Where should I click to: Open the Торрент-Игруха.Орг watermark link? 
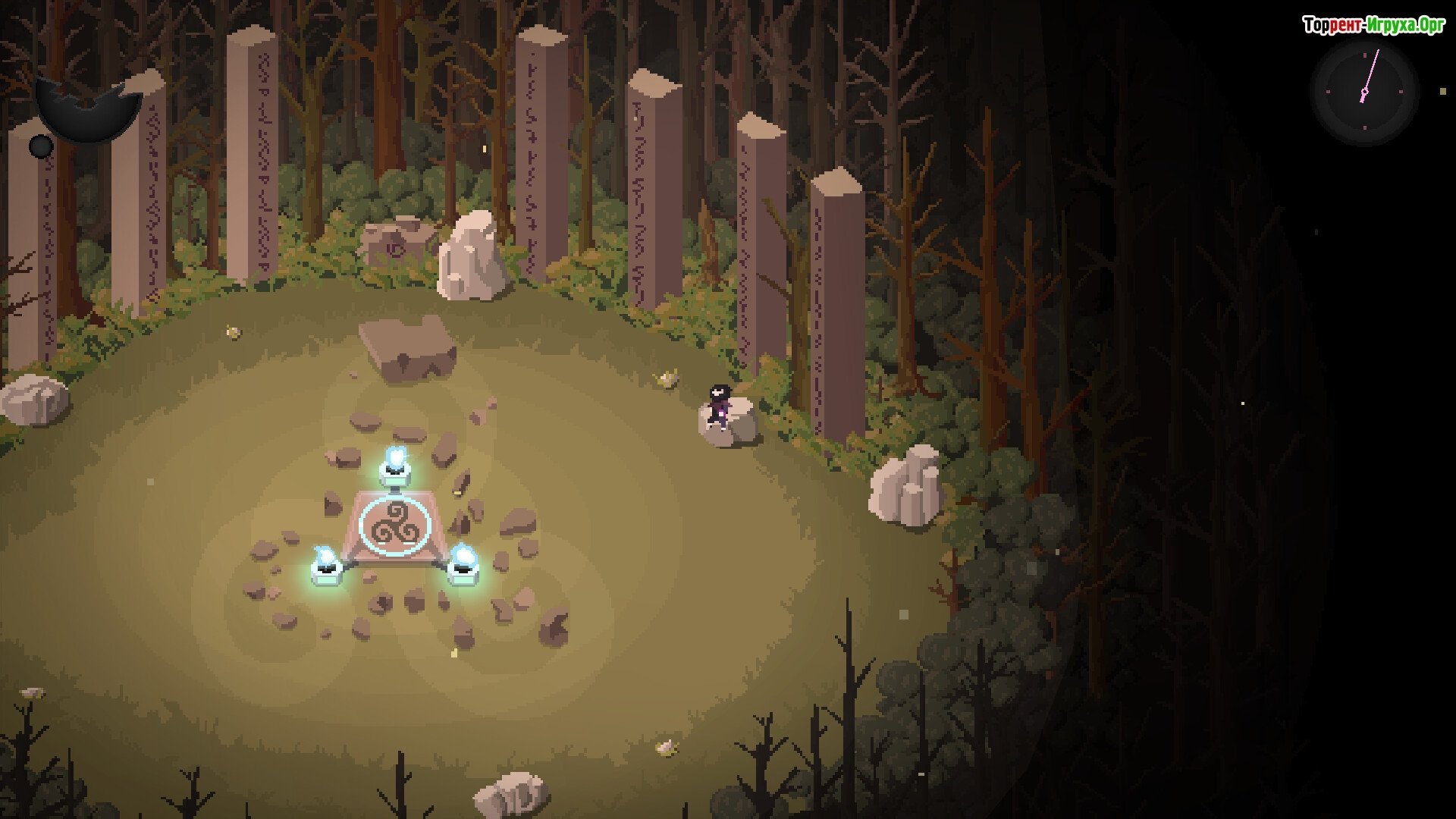(x=1373, y=26)
